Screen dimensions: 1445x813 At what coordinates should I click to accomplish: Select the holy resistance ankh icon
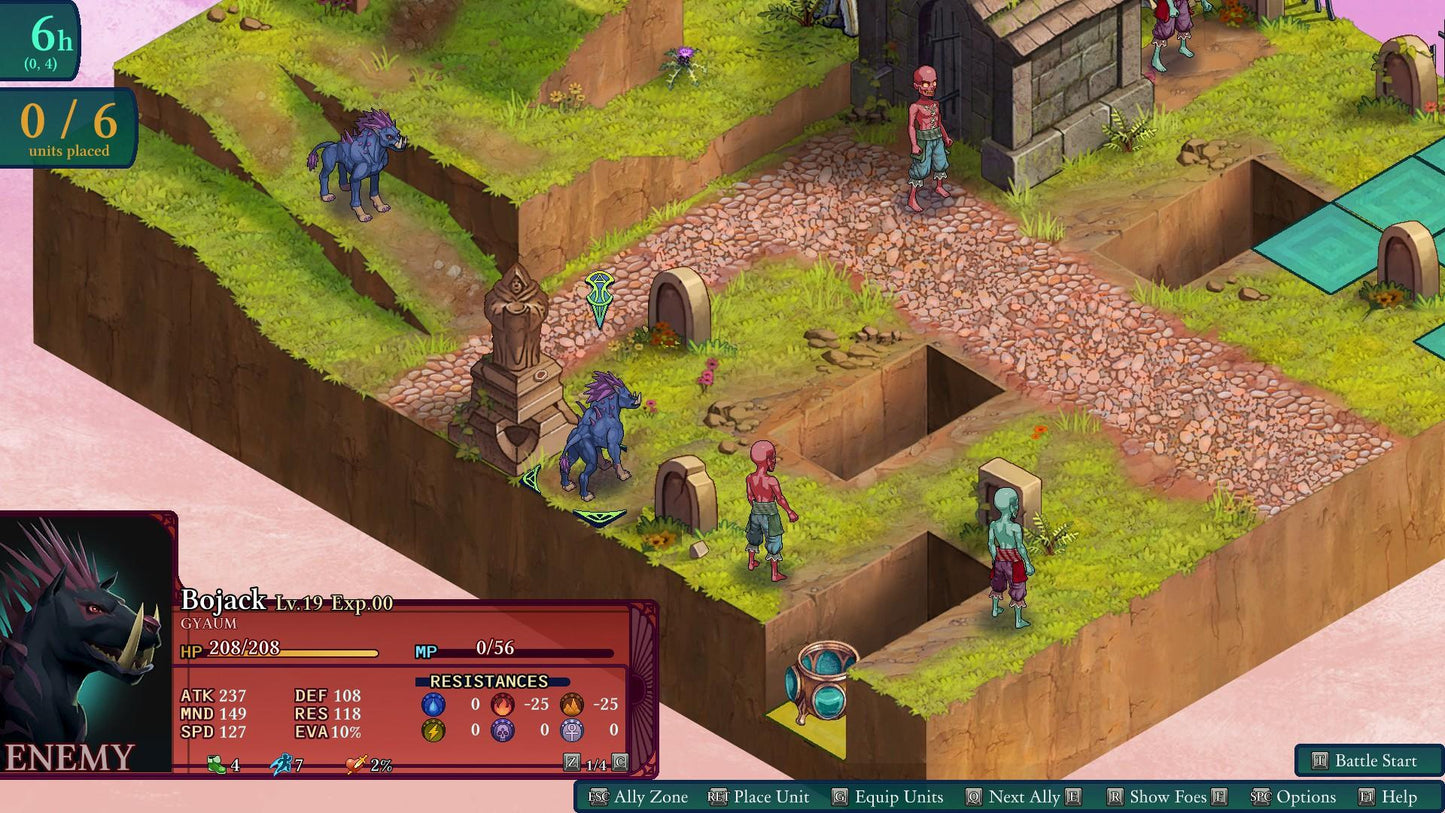(571, 730)
